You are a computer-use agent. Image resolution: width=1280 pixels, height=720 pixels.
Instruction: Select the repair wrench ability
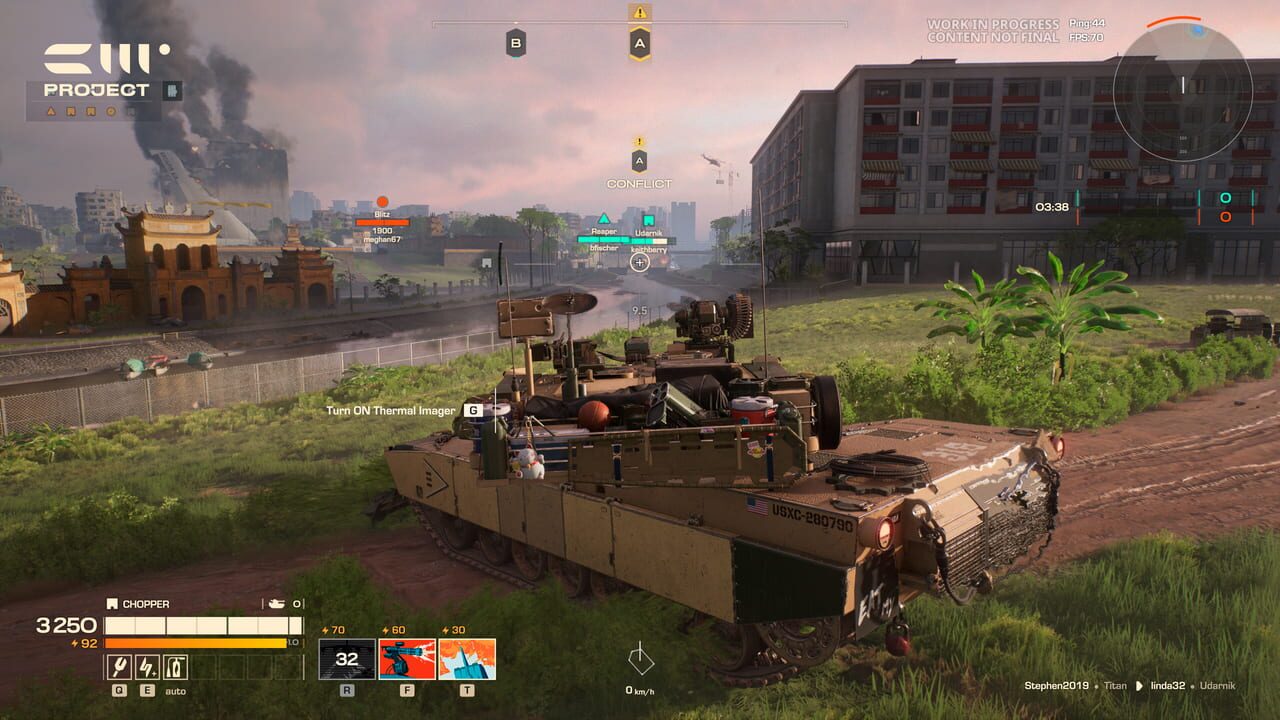(119, 665)
